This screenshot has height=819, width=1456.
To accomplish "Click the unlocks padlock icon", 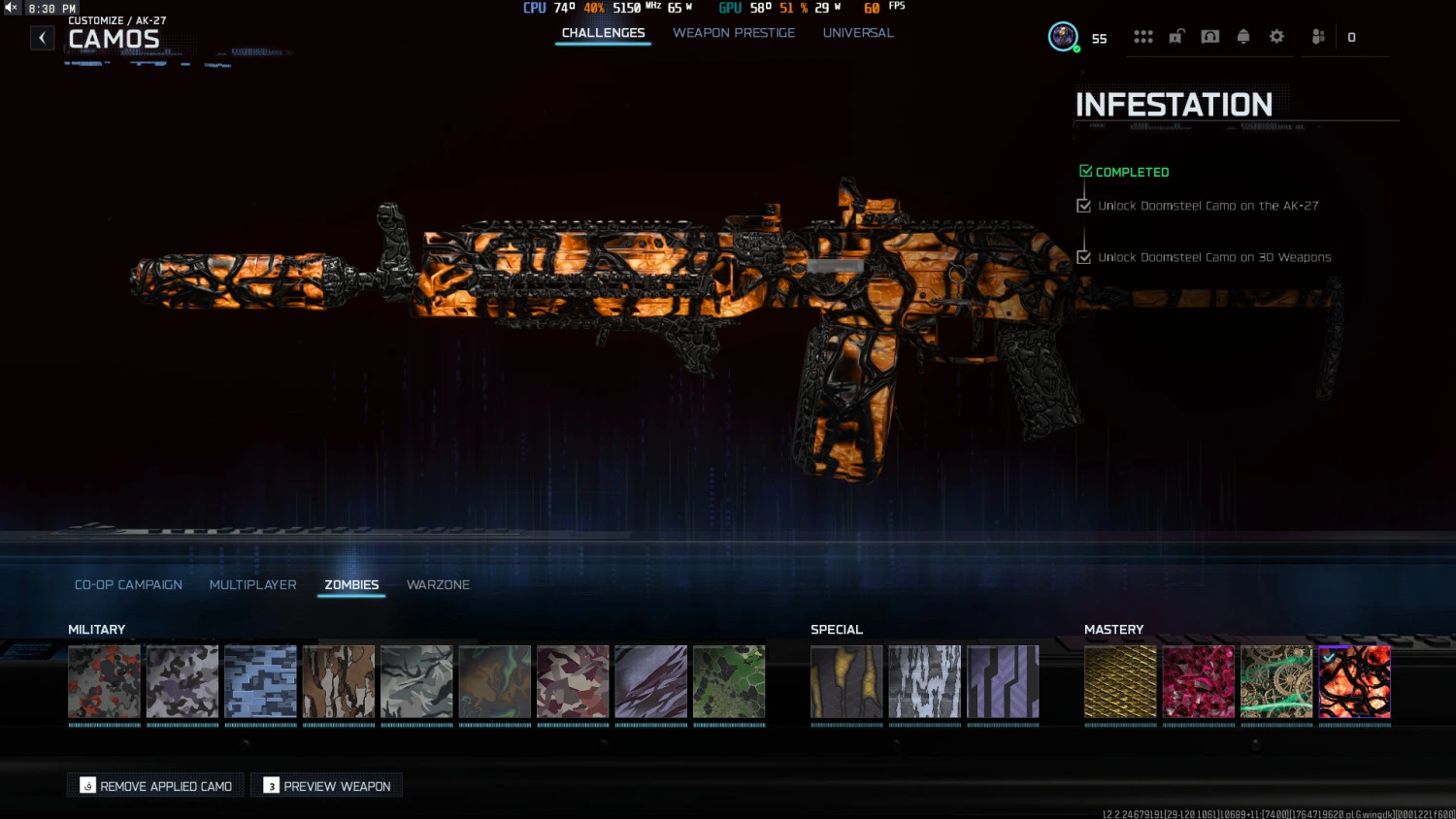I will pyautogui.click(x=1175, y=36).
